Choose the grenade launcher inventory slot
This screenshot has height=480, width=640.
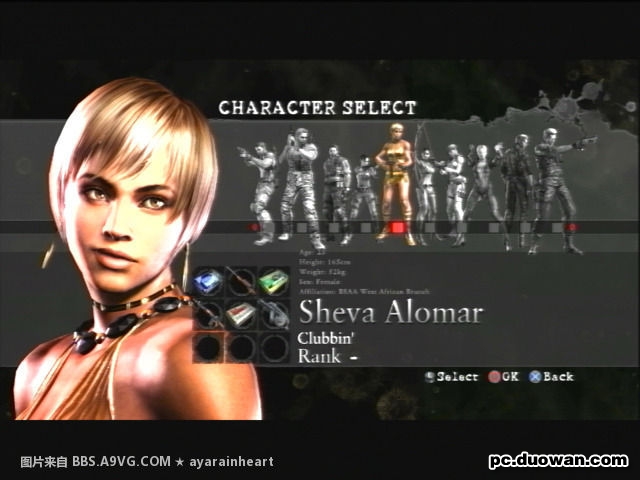point(273,315)
